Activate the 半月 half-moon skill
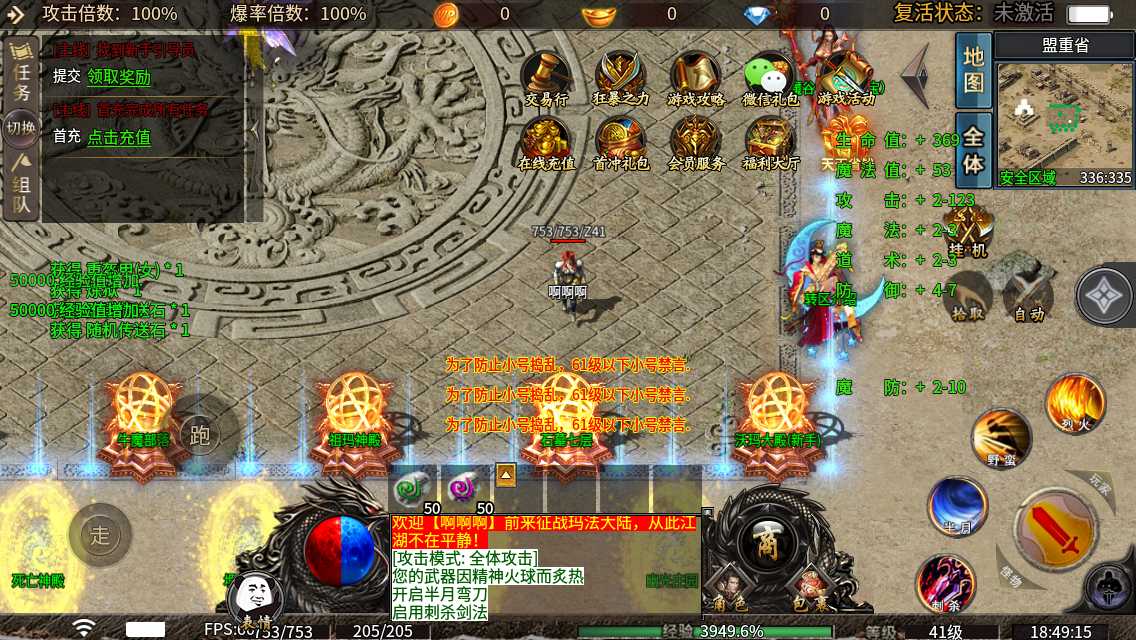This screenshot has width=1136, height=640. (x=957, y=505)
